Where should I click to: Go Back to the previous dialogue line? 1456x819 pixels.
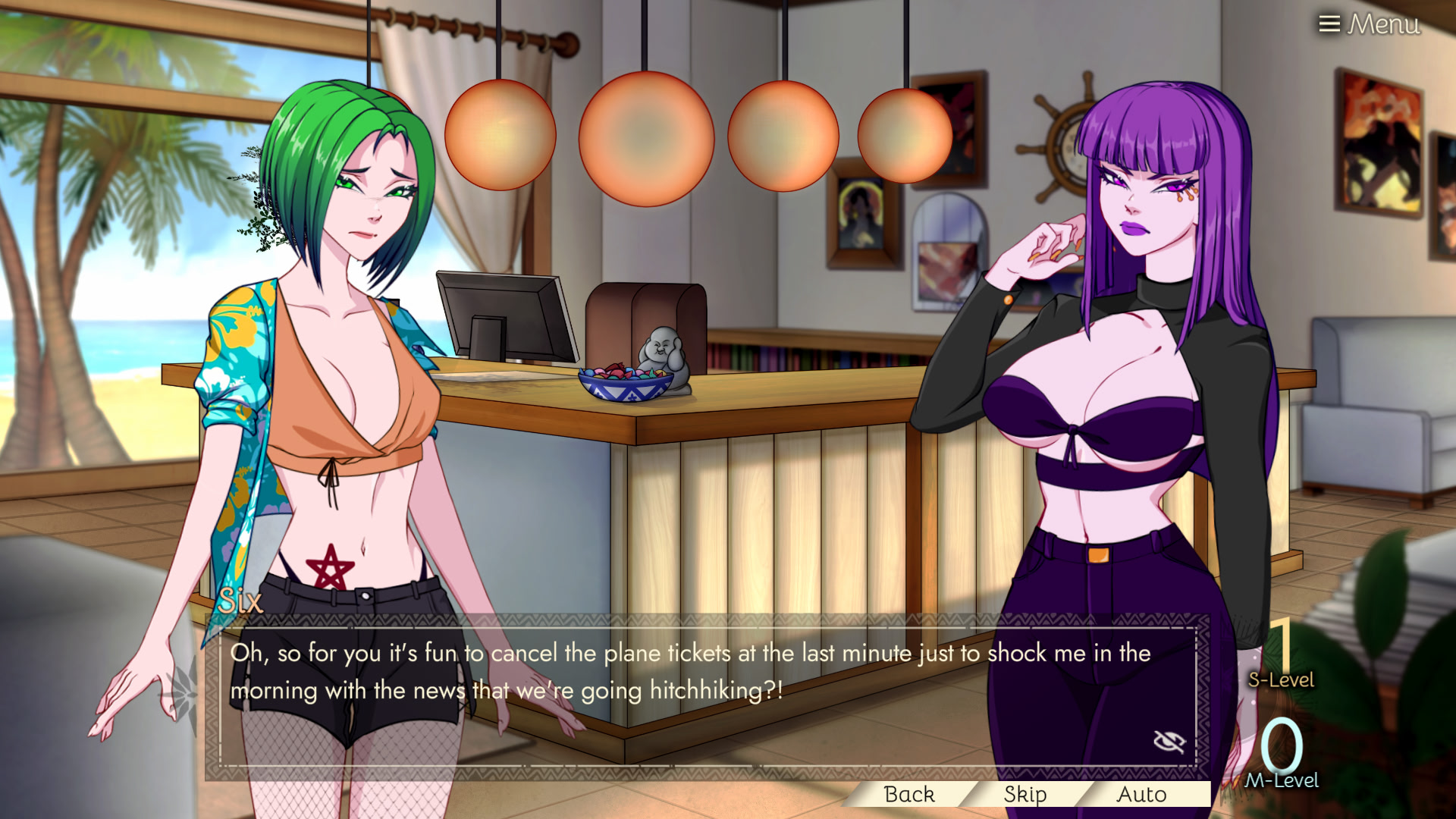point(908,794)
